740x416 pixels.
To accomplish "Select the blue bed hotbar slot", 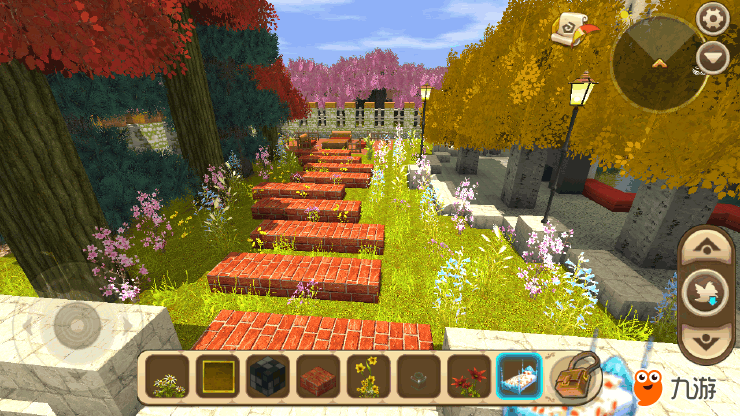I will (518, 378).
